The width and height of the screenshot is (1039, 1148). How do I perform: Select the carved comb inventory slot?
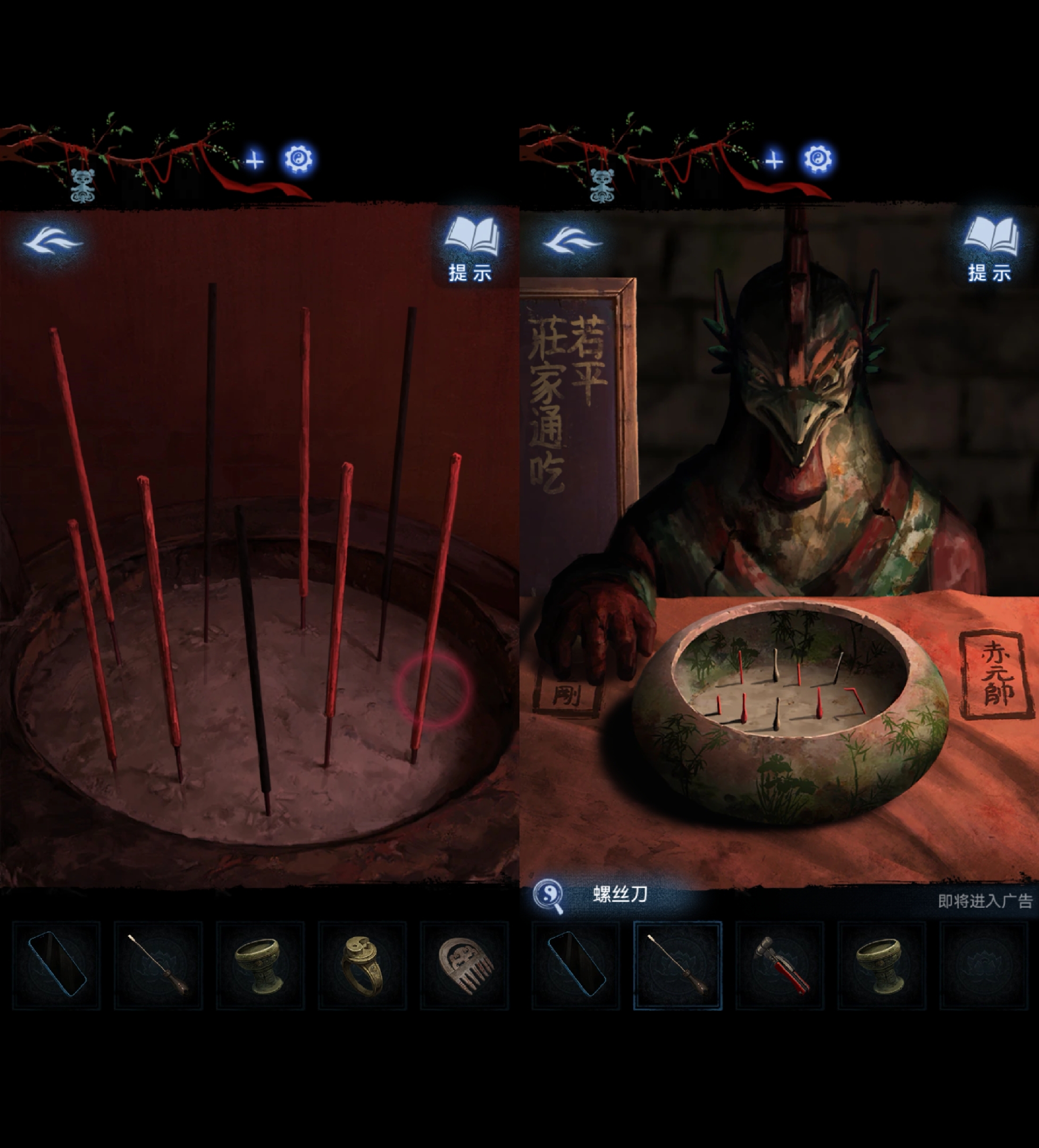pyautogui.click(x=464, y=965)
